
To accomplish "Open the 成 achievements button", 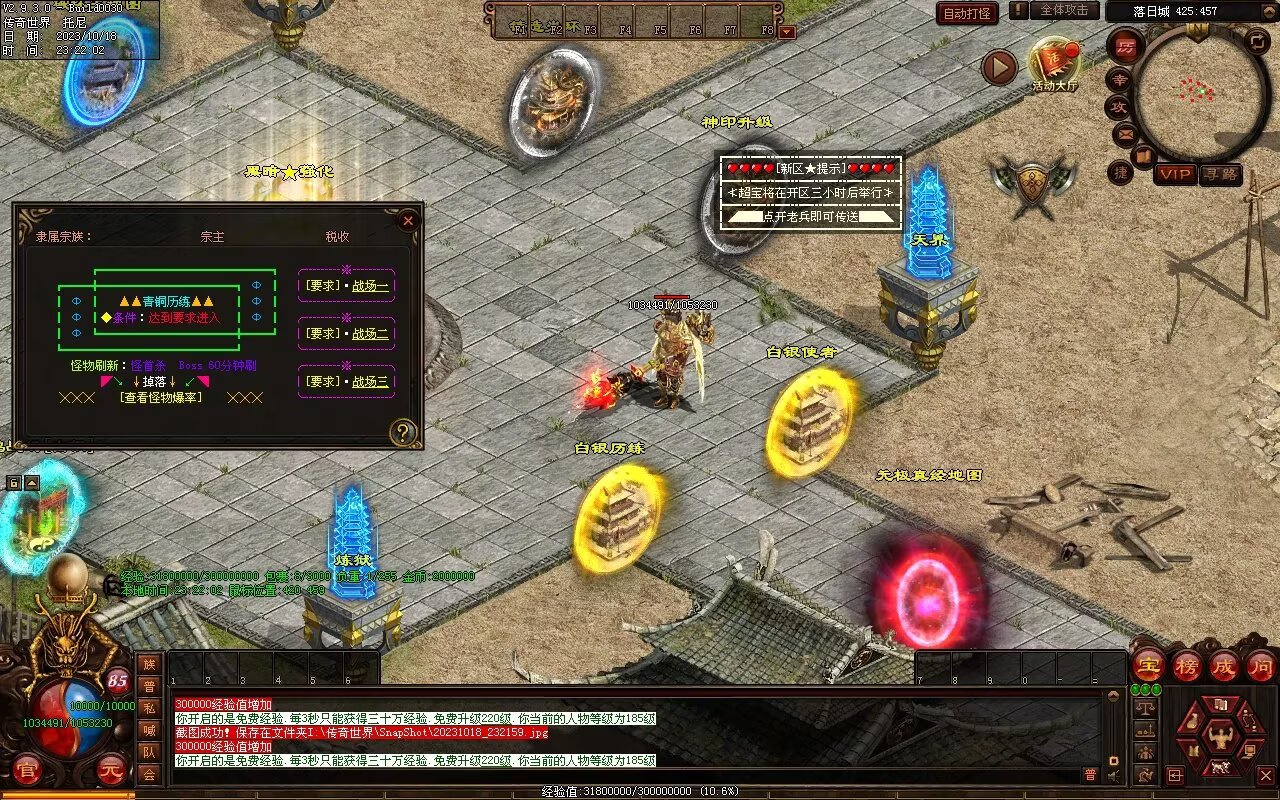I will (x=1224, y=665).
